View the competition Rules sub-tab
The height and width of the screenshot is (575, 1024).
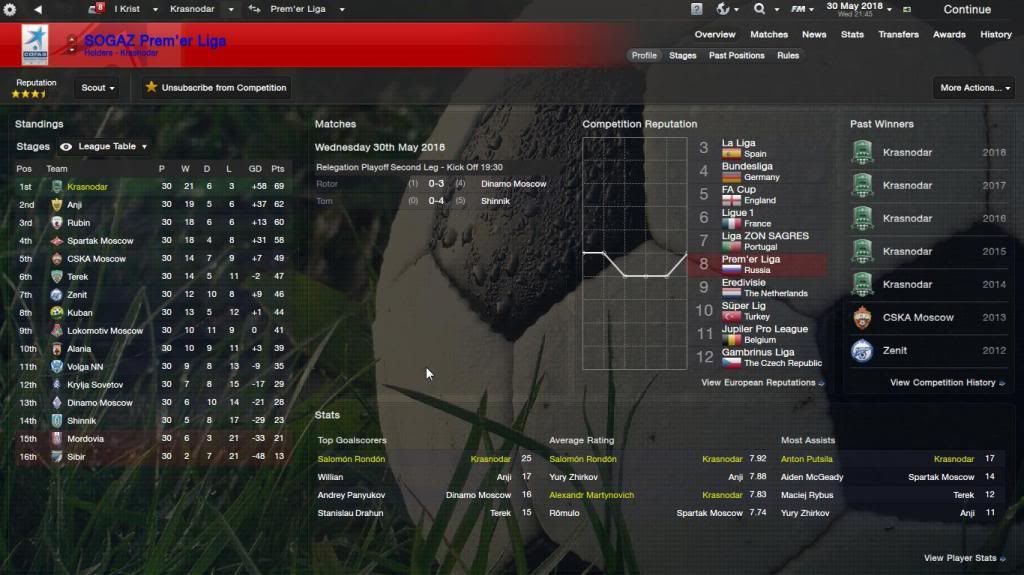pos(788,56)
